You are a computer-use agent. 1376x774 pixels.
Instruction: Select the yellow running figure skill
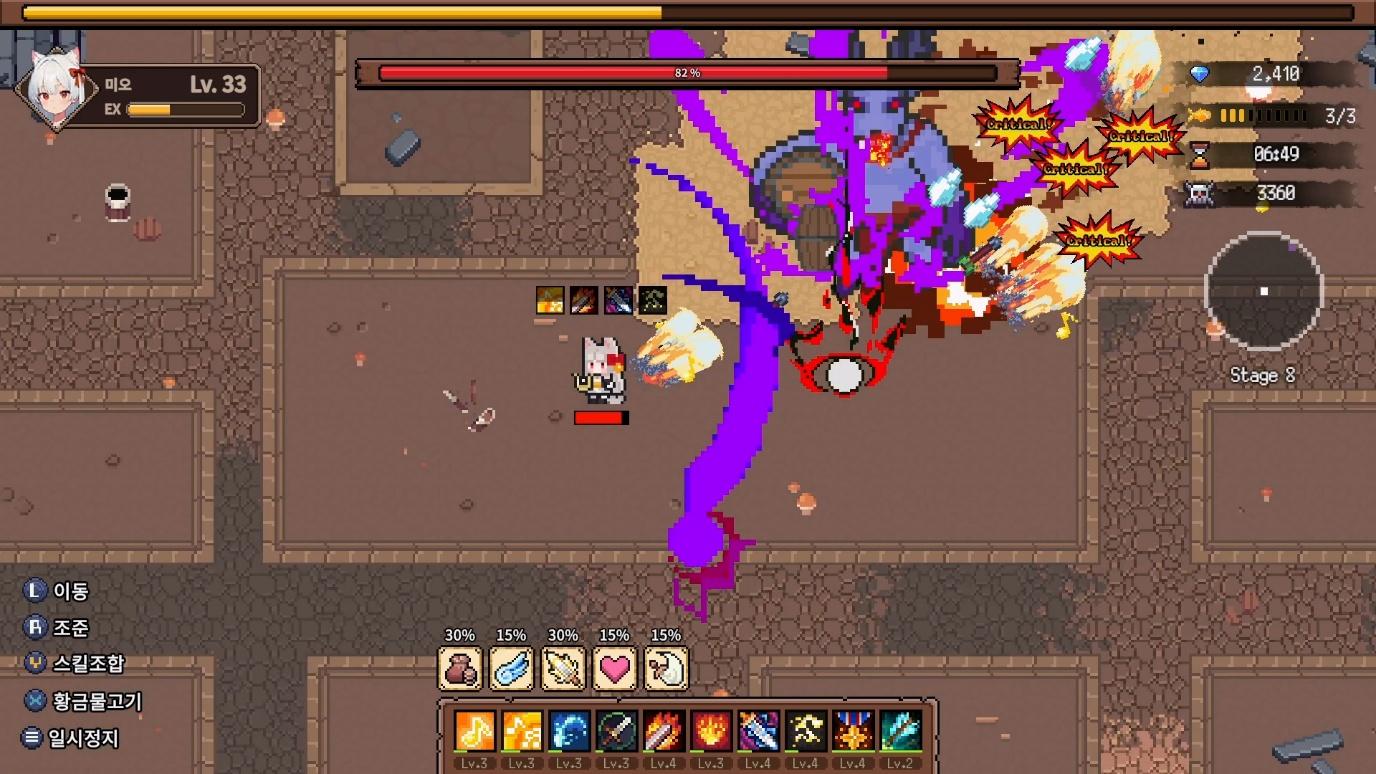coord(805,731)
